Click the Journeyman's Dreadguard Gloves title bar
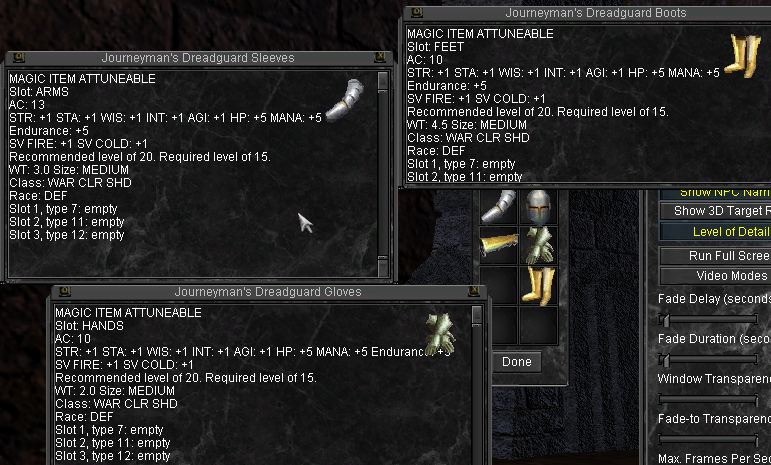The width and height of the screenshot is (771, 465). coord(268,292)
